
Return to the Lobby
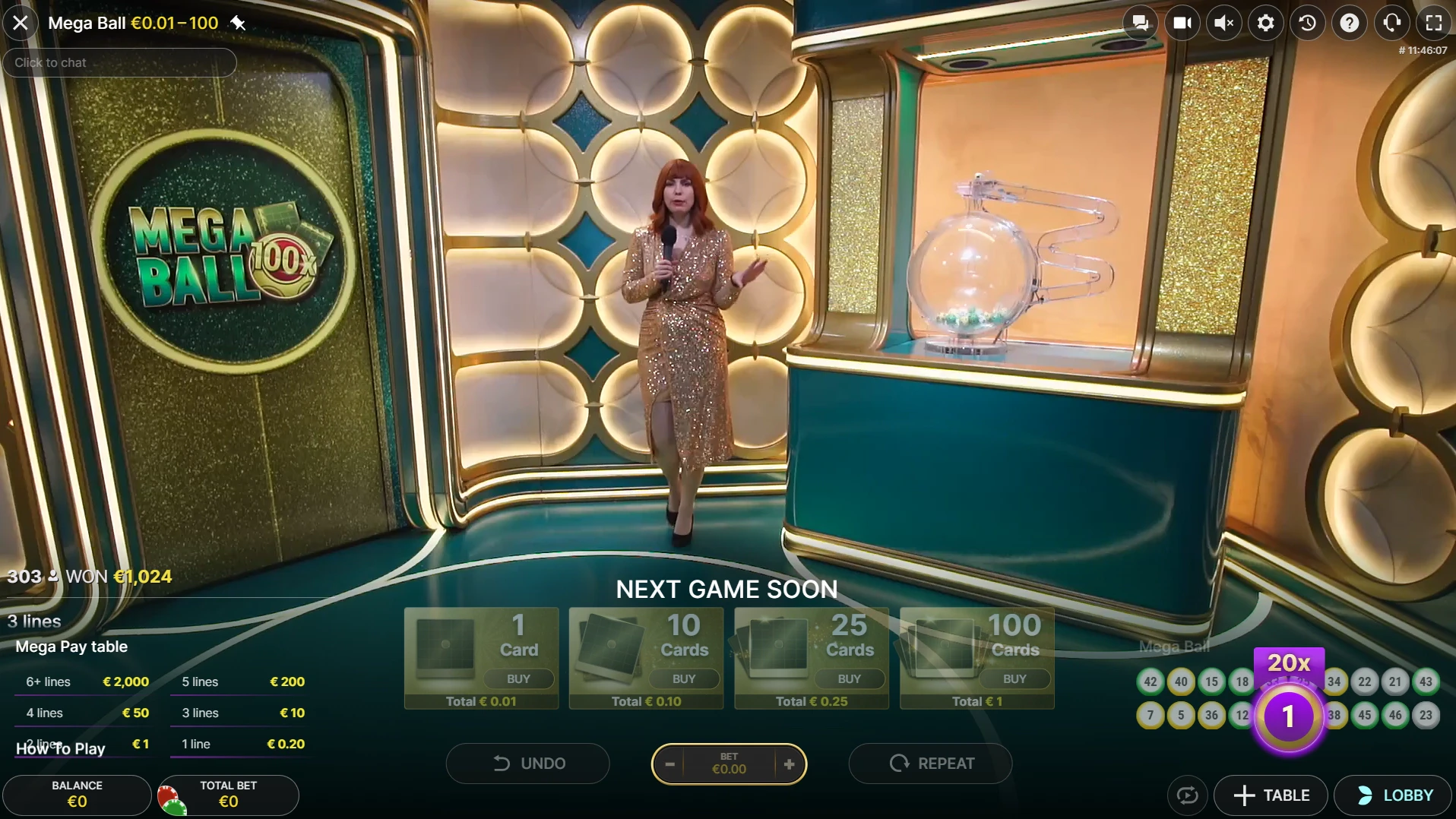pos(1394,795)
